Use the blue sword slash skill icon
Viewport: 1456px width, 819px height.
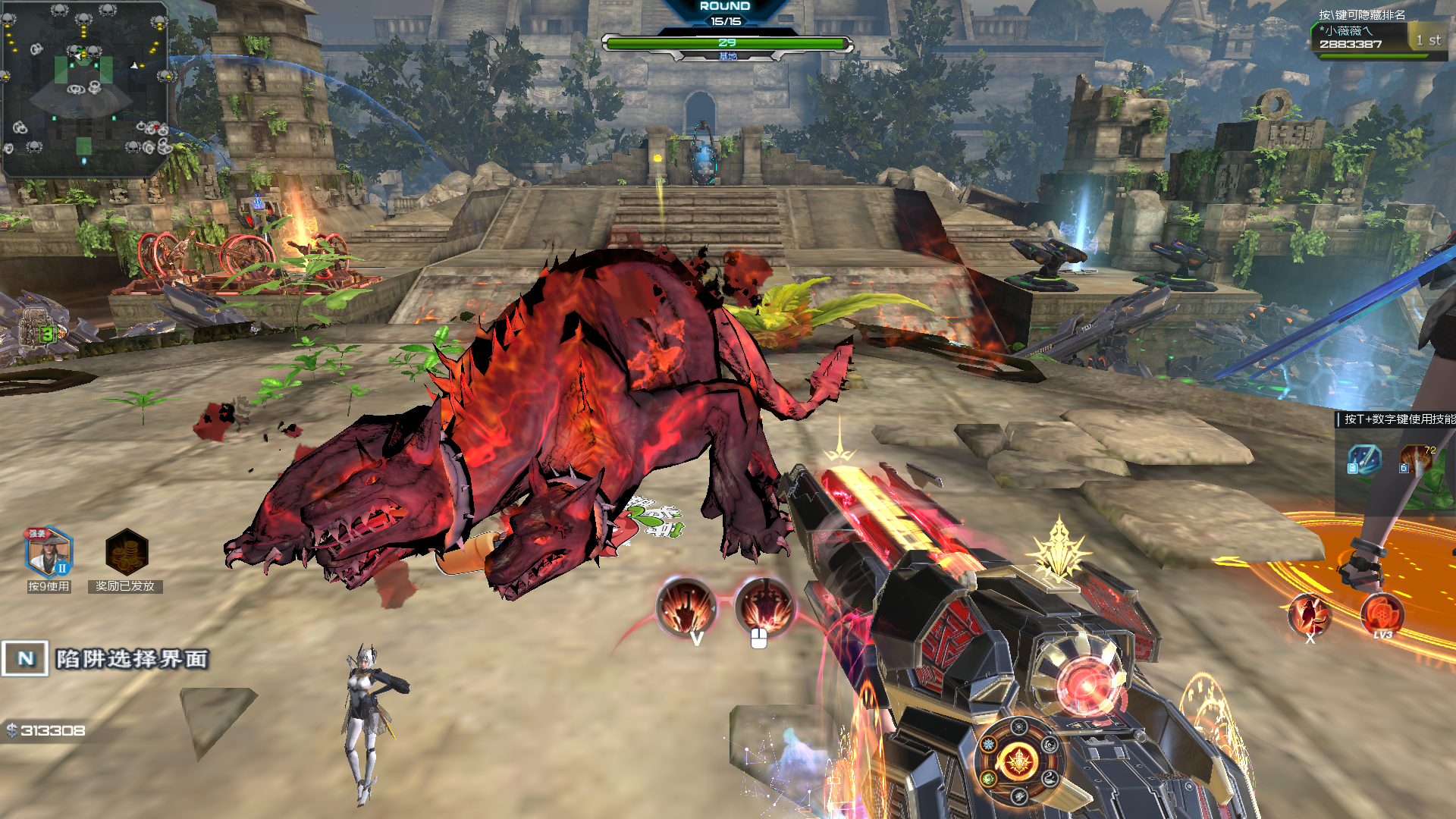pos(1364,460)
